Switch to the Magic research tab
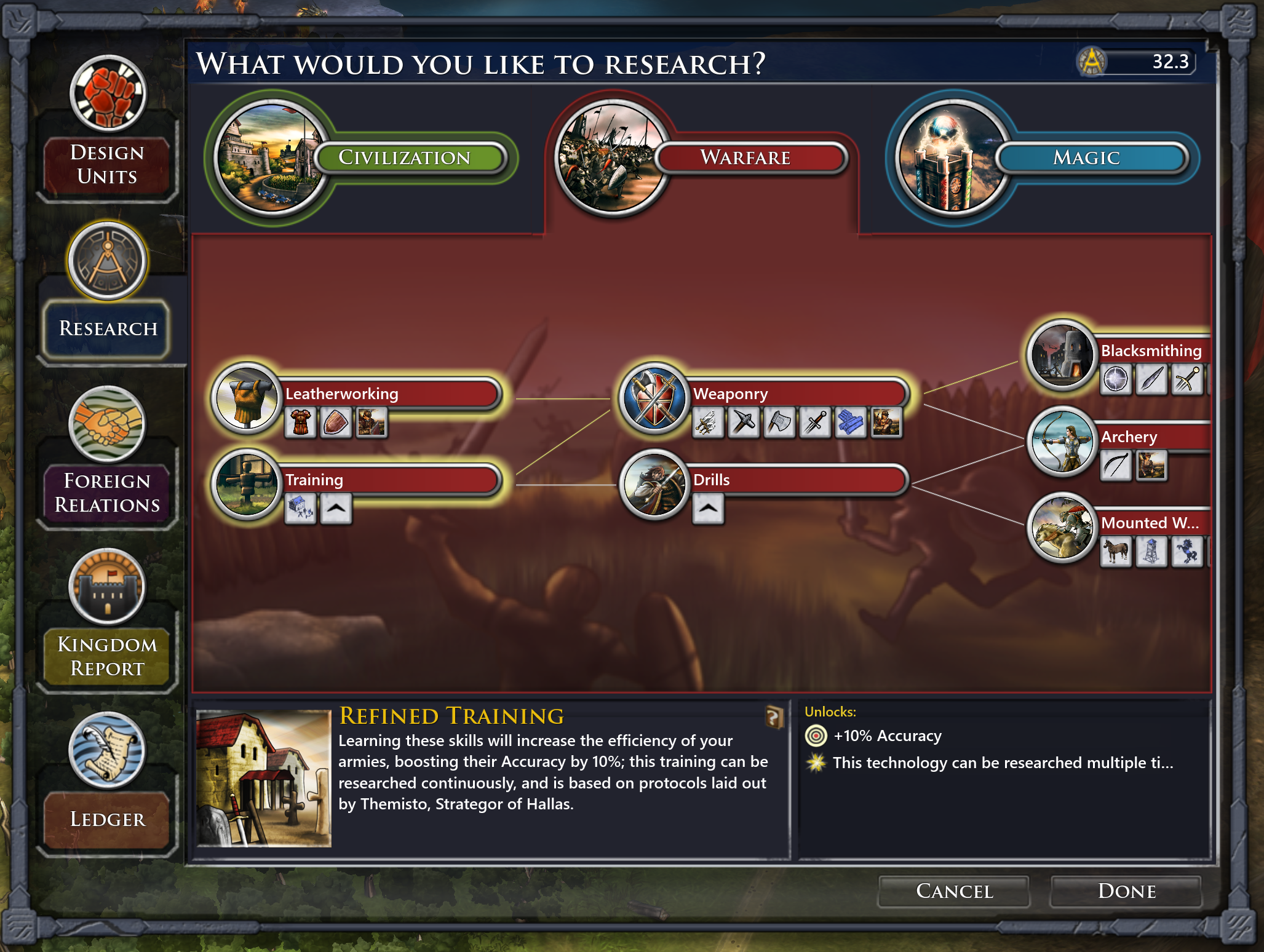 1086,157
